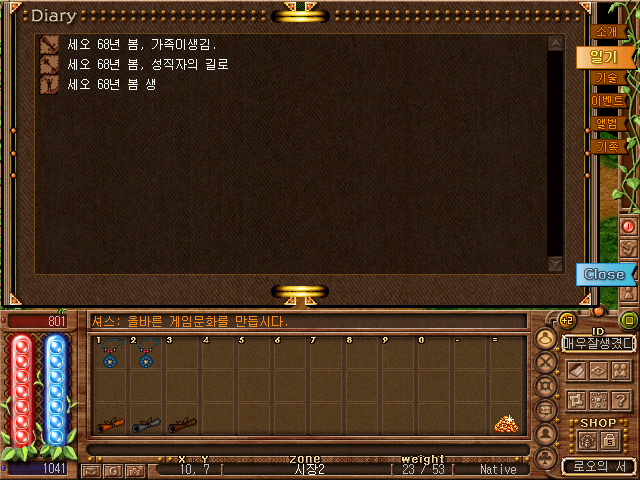The width and height of the screenshot is (640, 480).
Task: Click the diary scrollbar down arrow
Action: click(x=556, y=263)
